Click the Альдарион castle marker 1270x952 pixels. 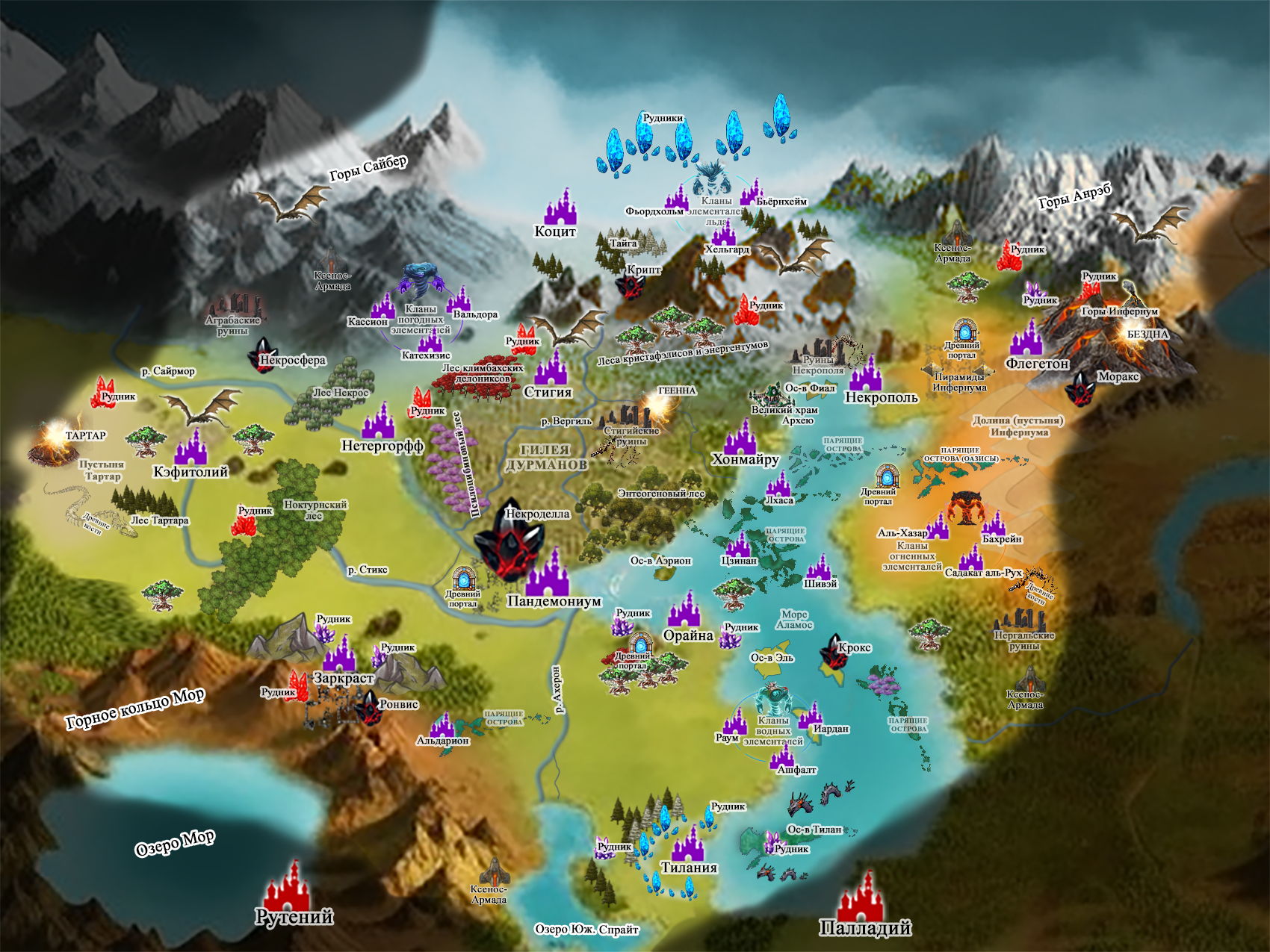pyautogui.click(x=442, y=724)
